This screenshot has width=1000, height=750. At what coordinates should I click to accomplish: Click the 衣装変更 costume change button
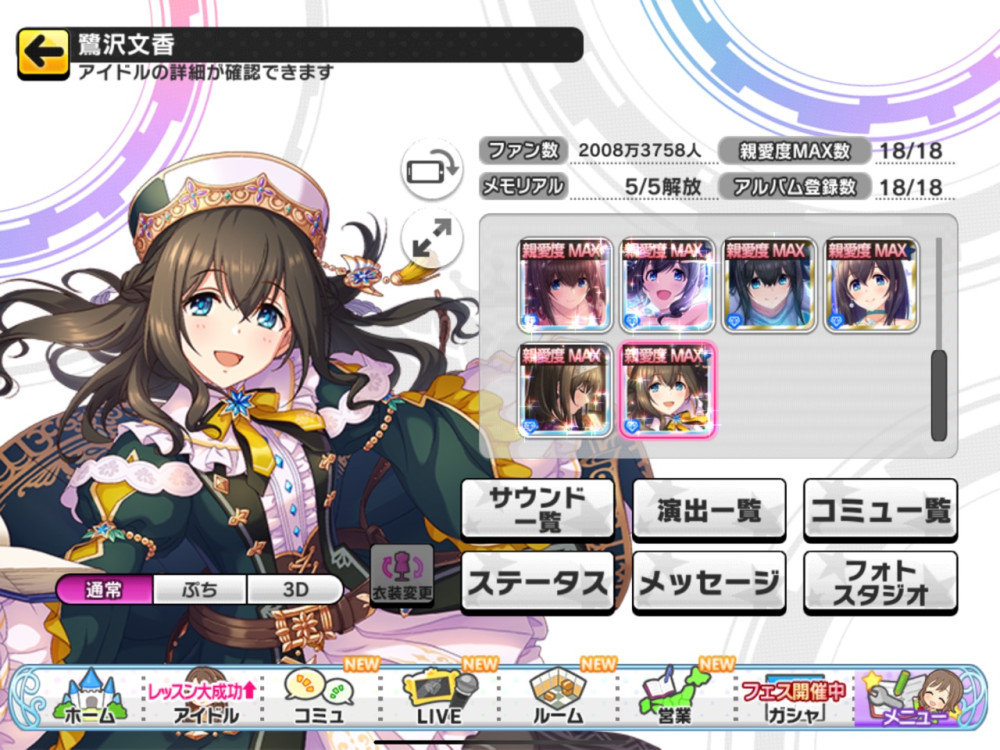pos(402,576)
